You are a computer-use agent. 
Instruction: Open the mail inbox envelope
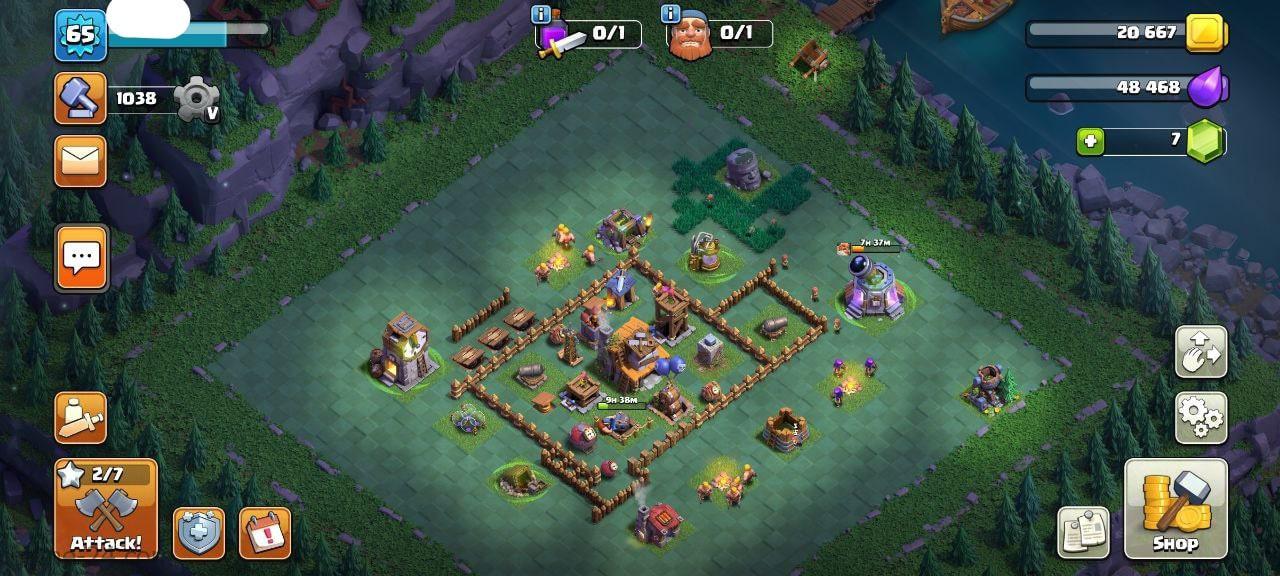click(80, 161)
